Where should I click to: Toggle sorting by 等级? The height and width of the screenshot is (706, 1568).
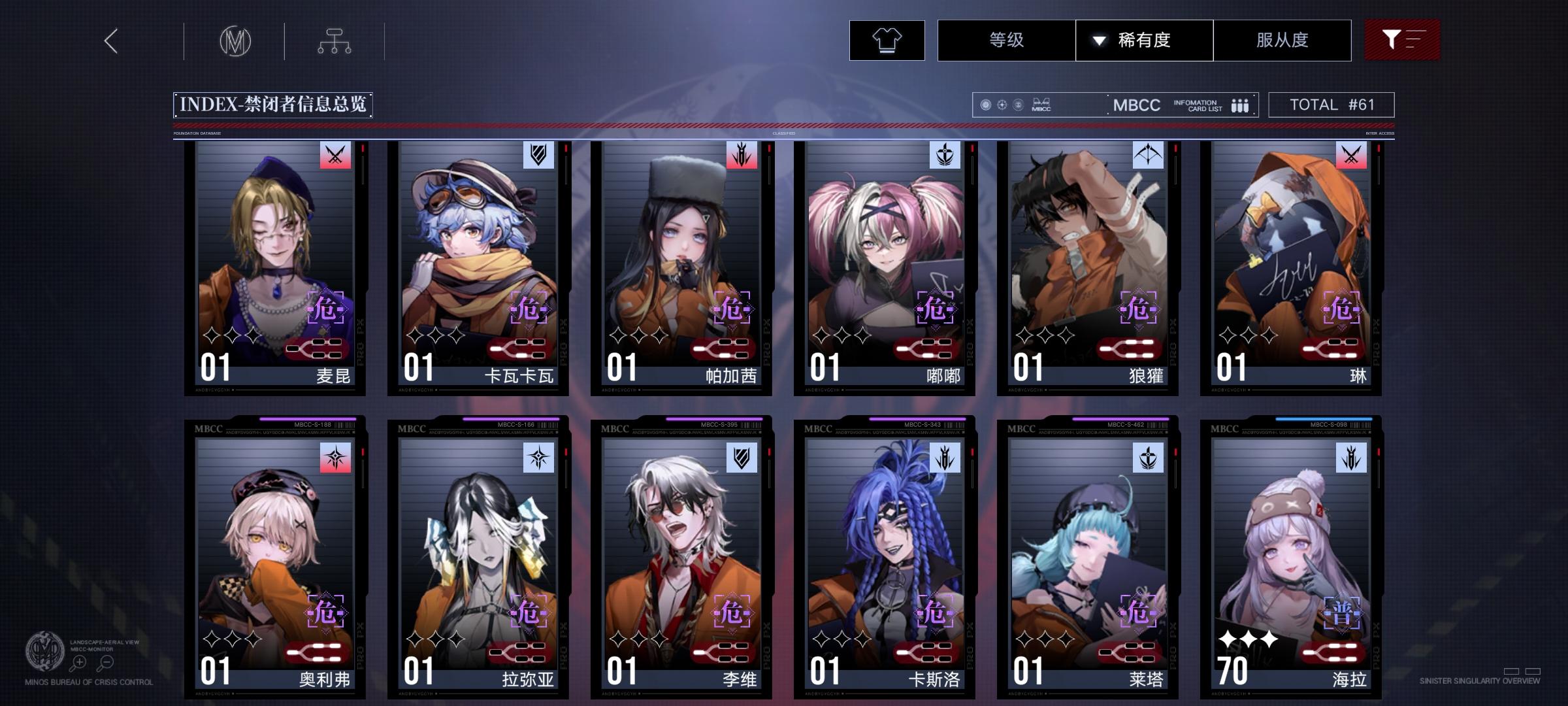tap(1006, 40)
